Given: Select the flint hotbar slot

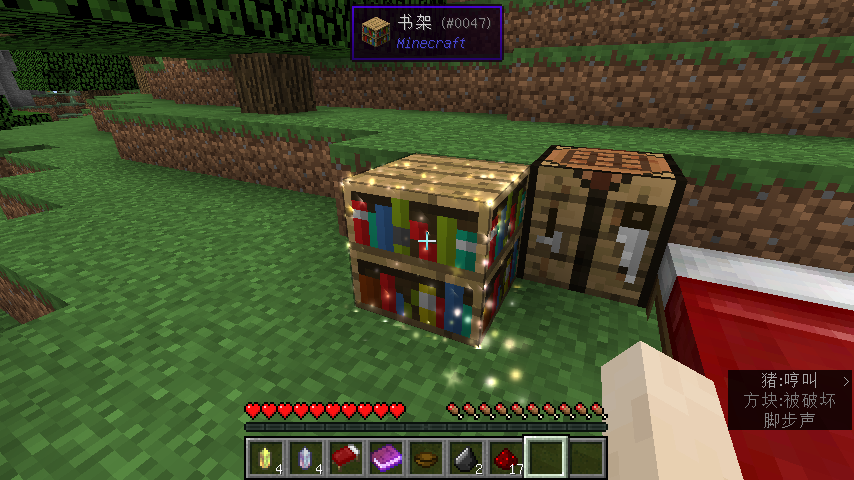Looking at the screenshot, I should coord(466,457).
